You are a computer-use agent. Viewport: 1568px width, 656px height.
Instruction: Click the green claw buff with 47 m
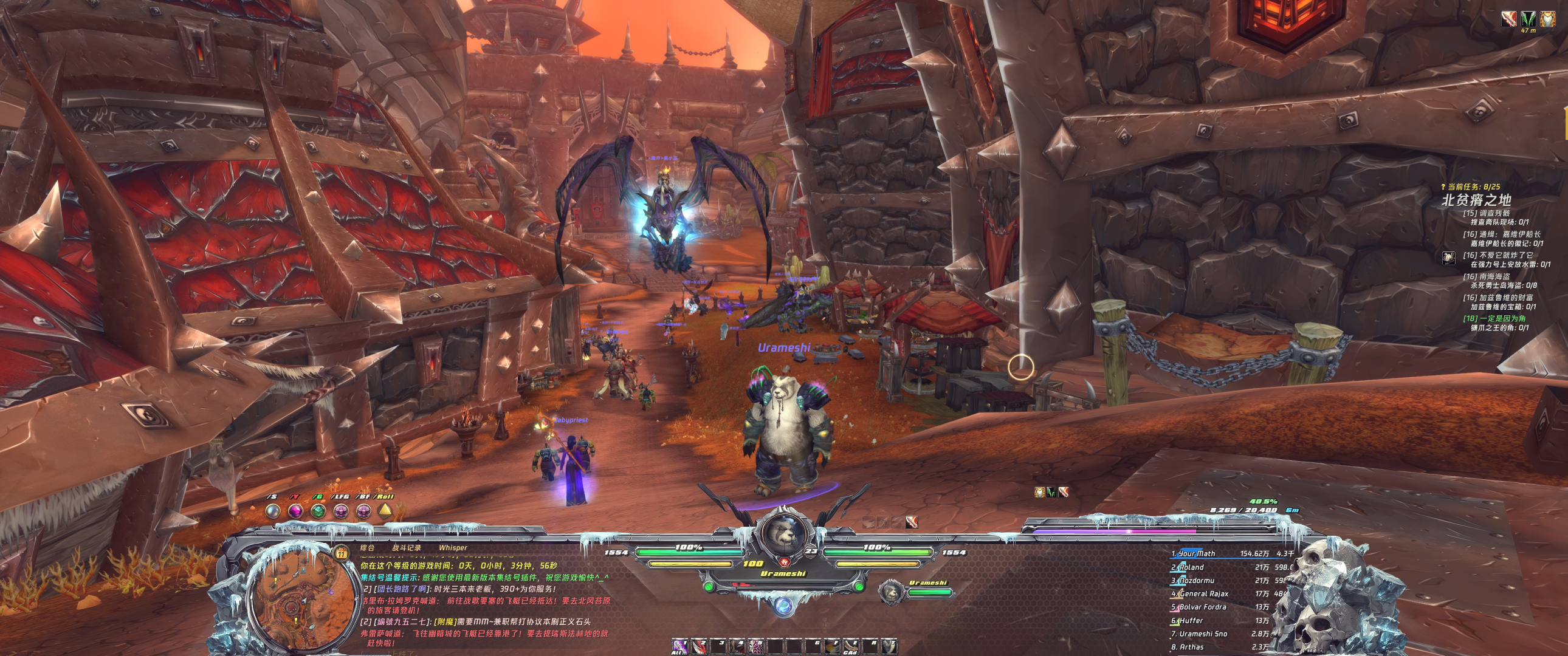[x=1528, y=19]
